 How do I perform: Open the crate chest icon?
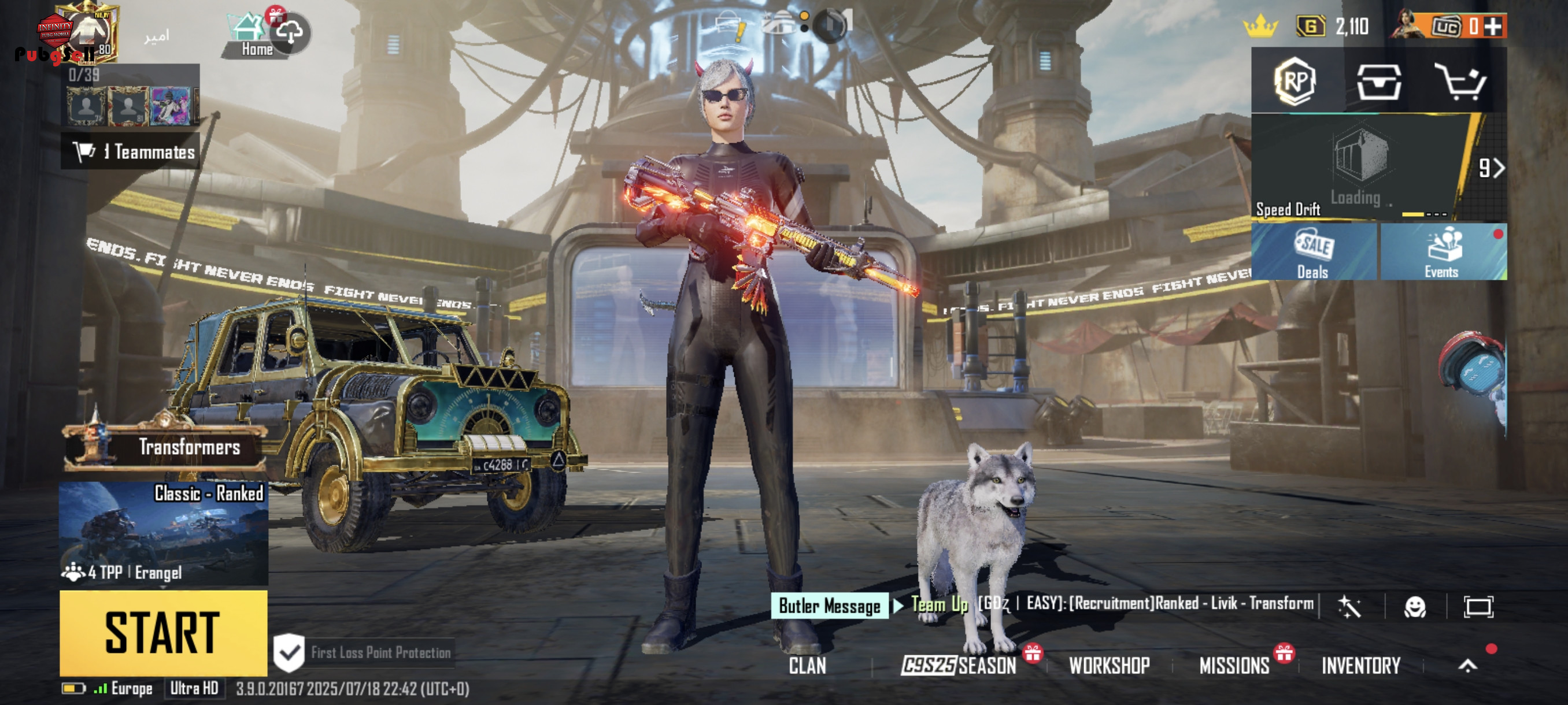(x=1378, y=82)
